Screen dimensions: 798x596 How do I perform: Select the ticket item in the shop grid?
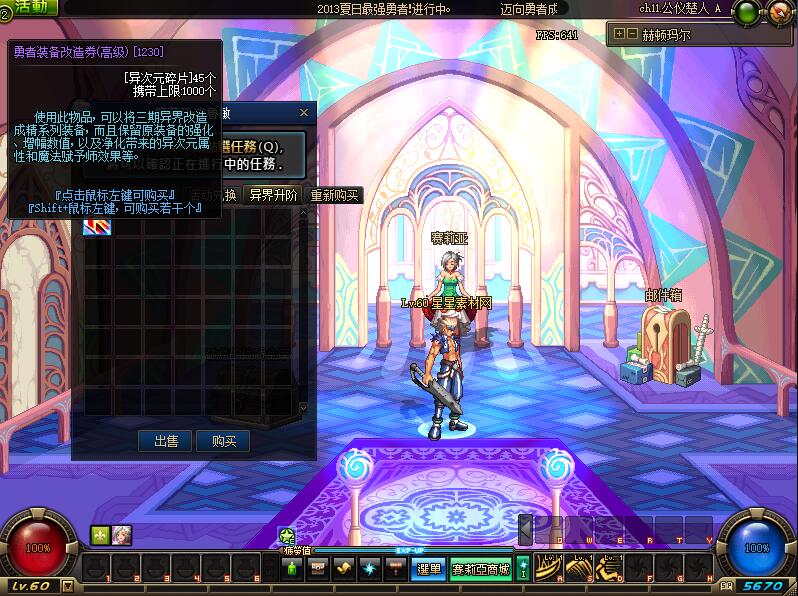(x=98, y=226)
